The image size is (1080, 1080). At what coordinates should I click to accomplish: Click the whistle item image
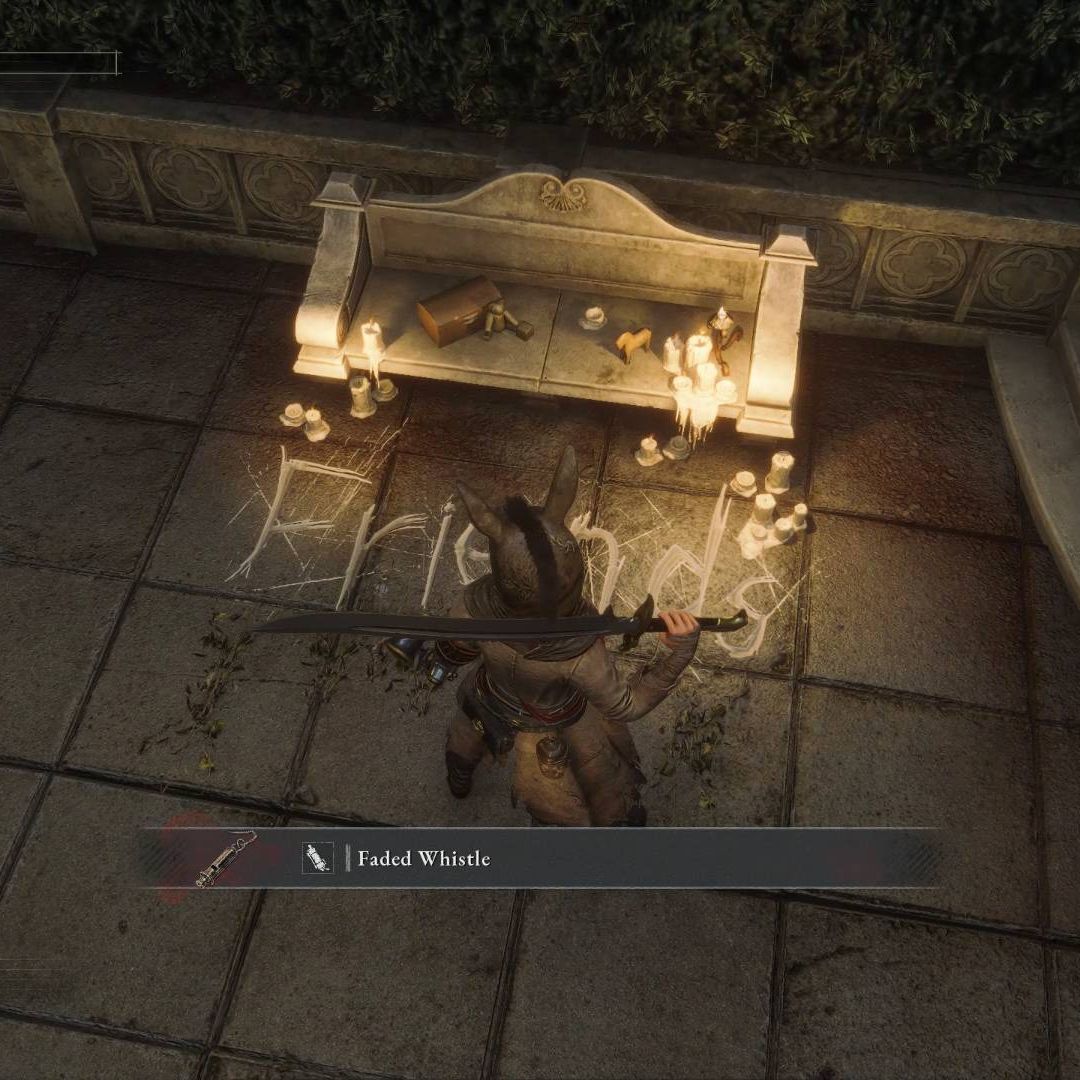(x=225, y=858)
